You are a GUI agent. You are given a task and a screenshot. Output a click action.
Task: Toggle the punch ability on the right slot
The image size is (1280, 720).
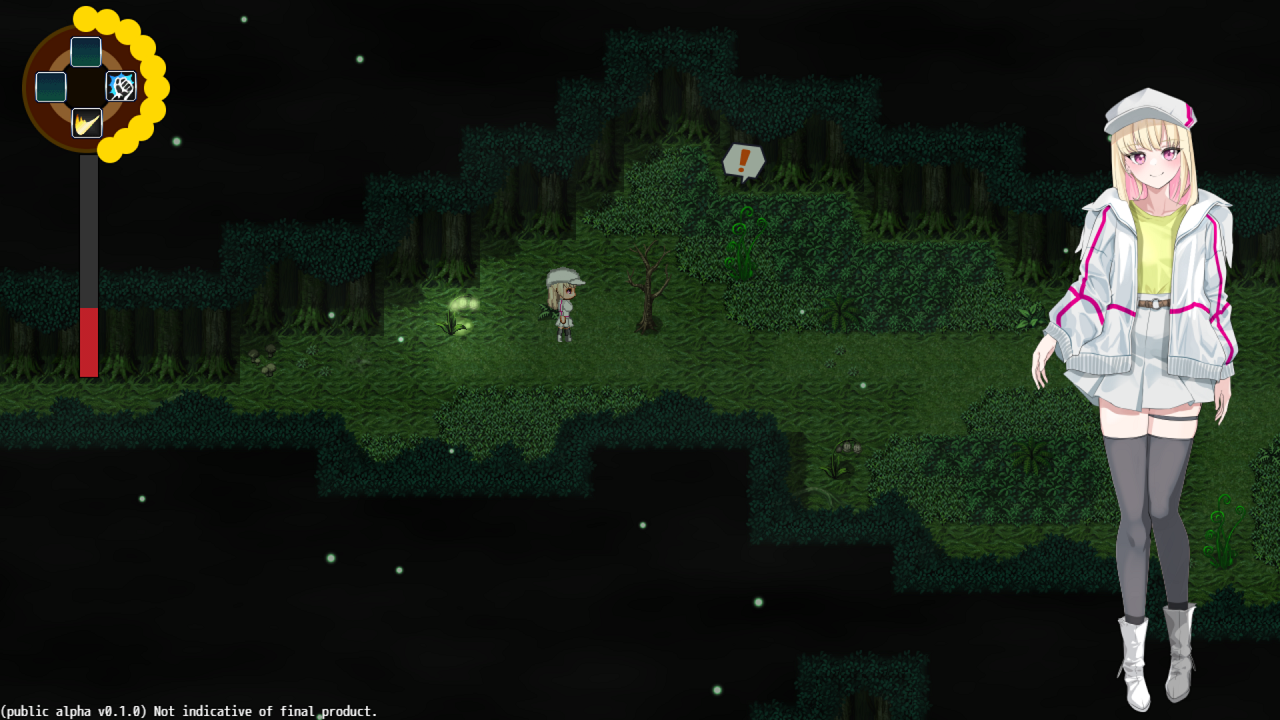pos(120,86)
